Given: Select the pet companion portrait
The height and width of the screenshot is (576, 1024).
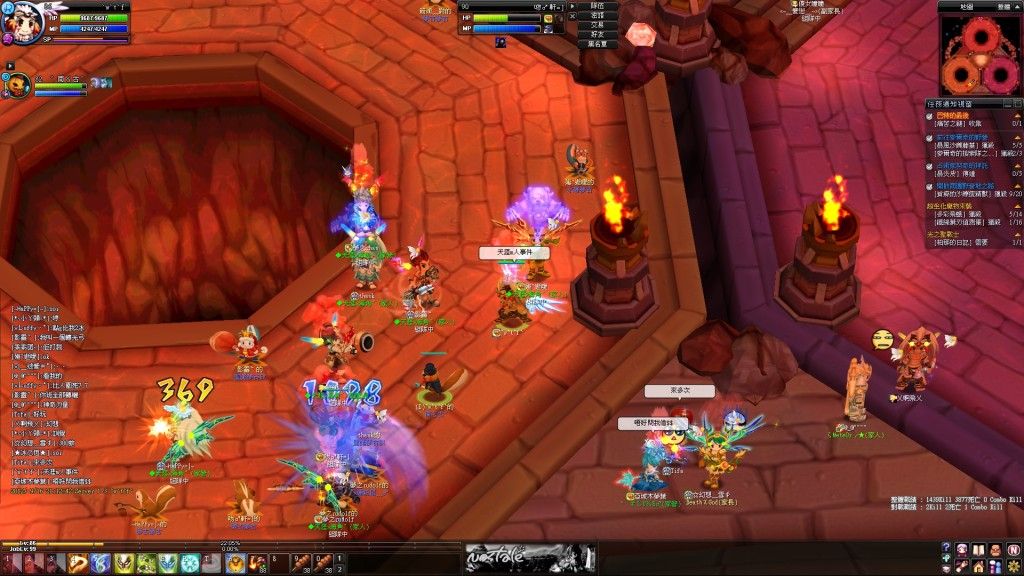Looking at the screenshot, I should [19, 85].
